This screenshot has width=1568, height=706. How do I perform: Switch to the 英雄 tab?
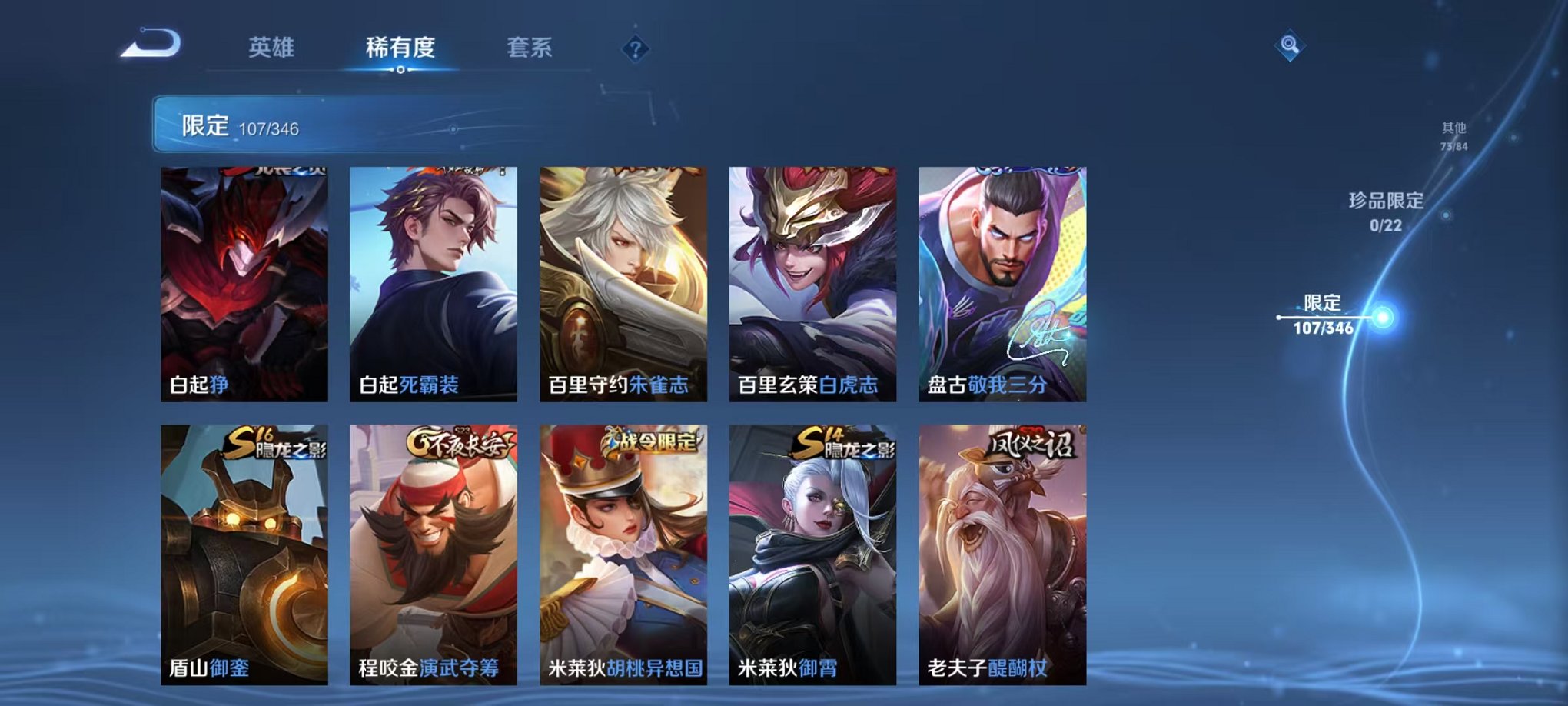[272, 46]
